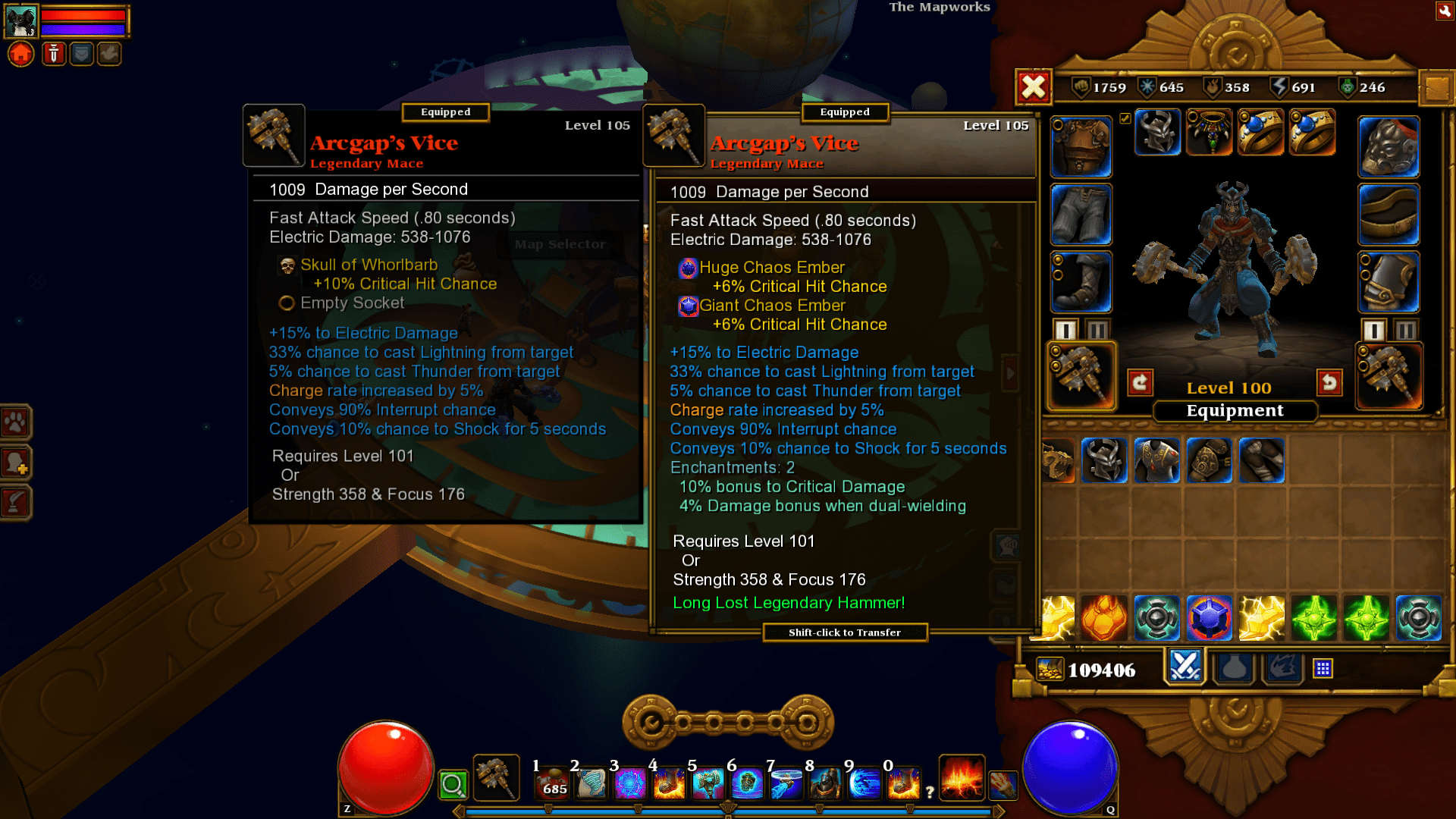Click the Shift-click to Transfer bar
The image size is (1456, 819).
pos(845,632)
